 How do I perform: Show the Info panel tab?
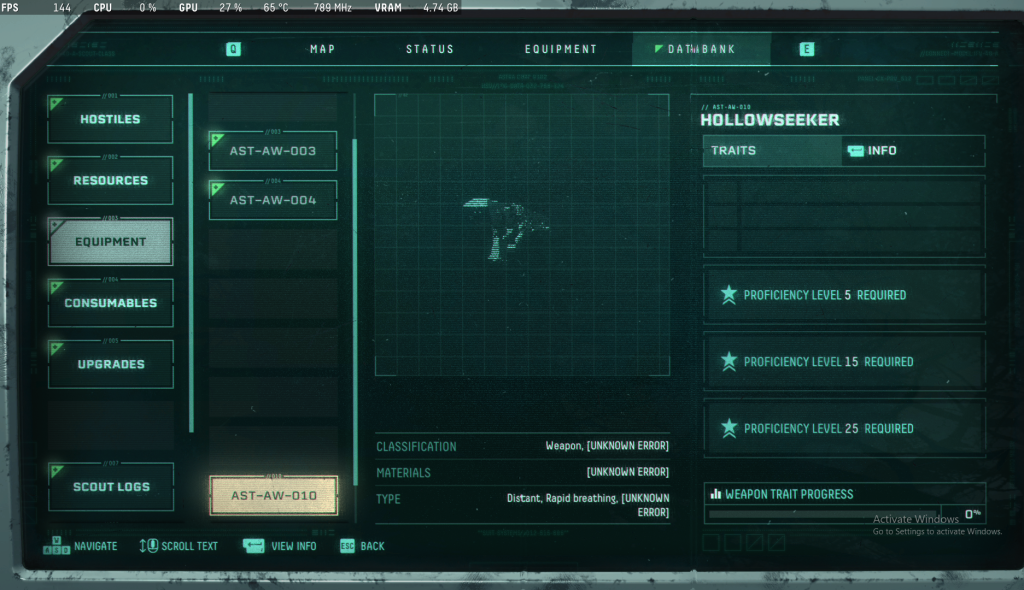[x=913, y=151]
